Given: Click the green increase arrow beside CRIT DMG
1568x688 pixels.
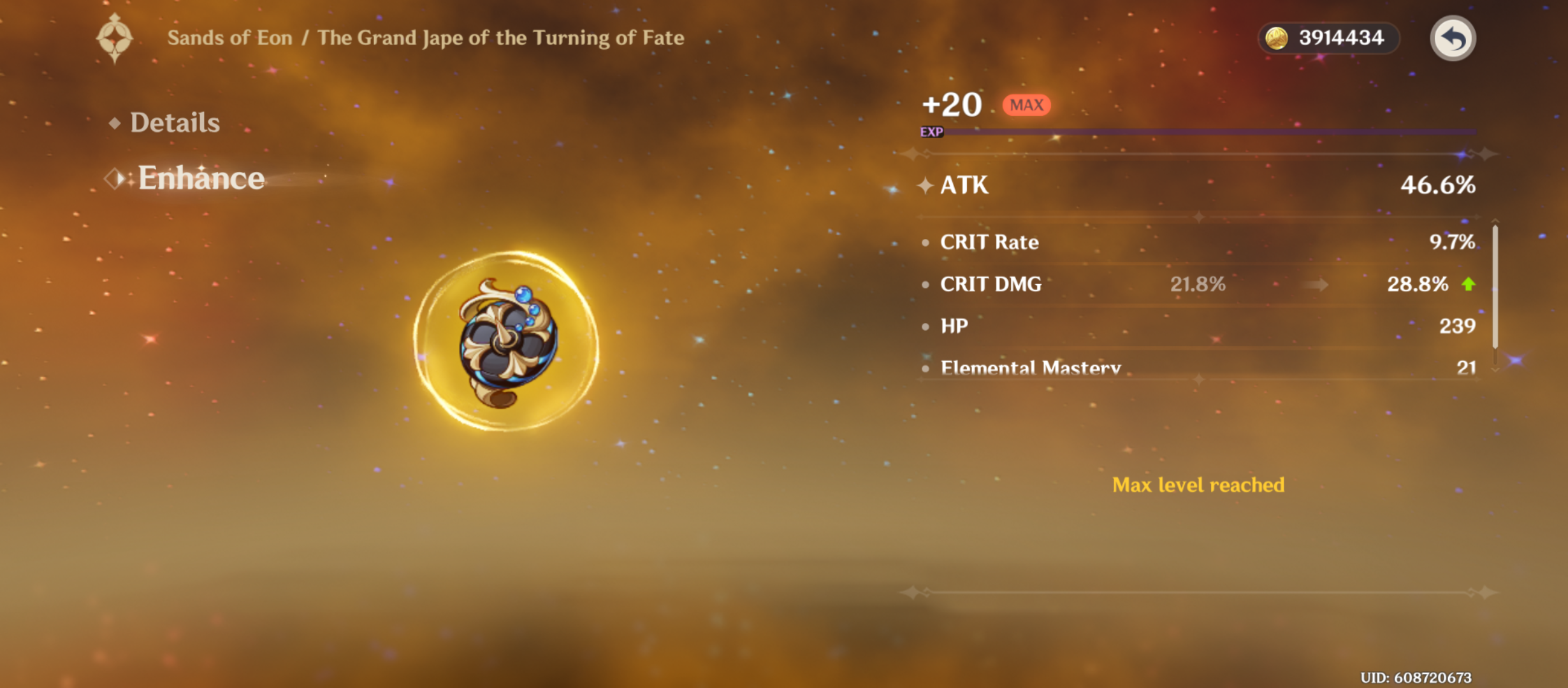Looking at the screenshot, I should coord(1467,285).
